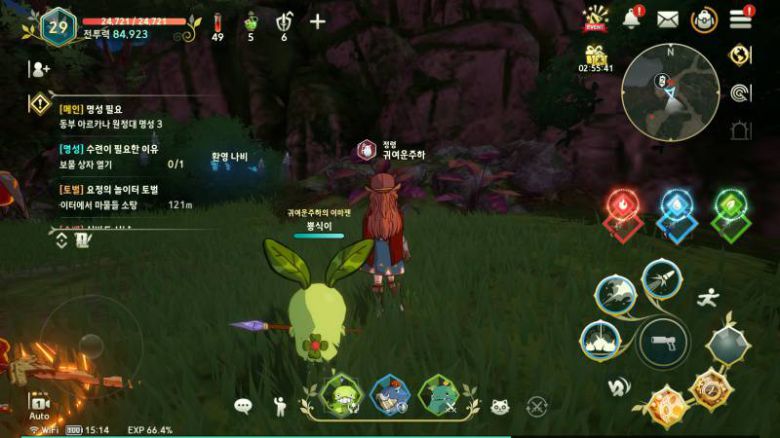Screen dimensions: 780x438
Task: Check the notification bell alerts
Action: [632, 19]
